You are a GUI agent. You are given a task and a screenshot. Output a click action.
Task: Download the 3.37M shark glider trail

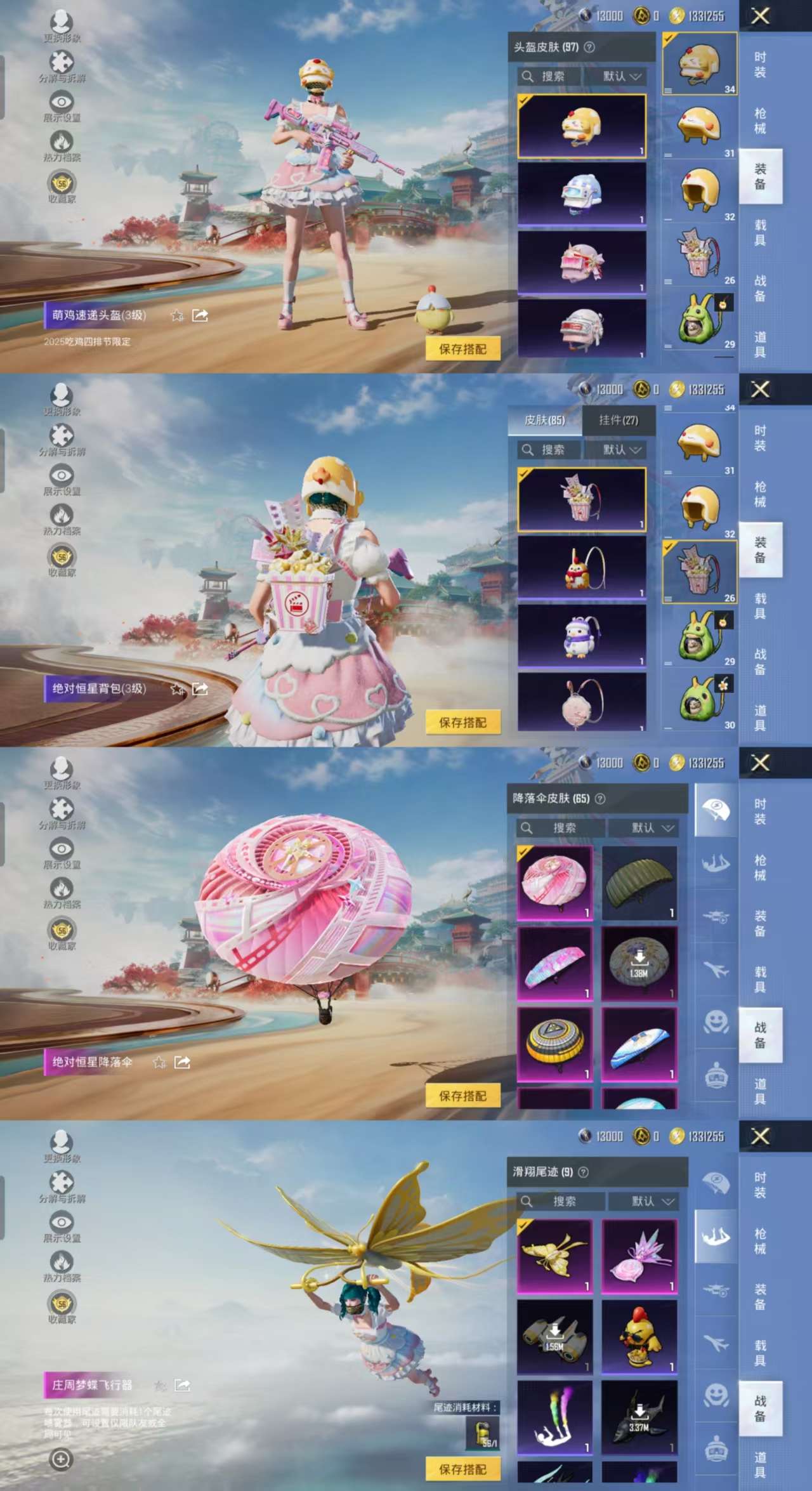point(639,1417)
